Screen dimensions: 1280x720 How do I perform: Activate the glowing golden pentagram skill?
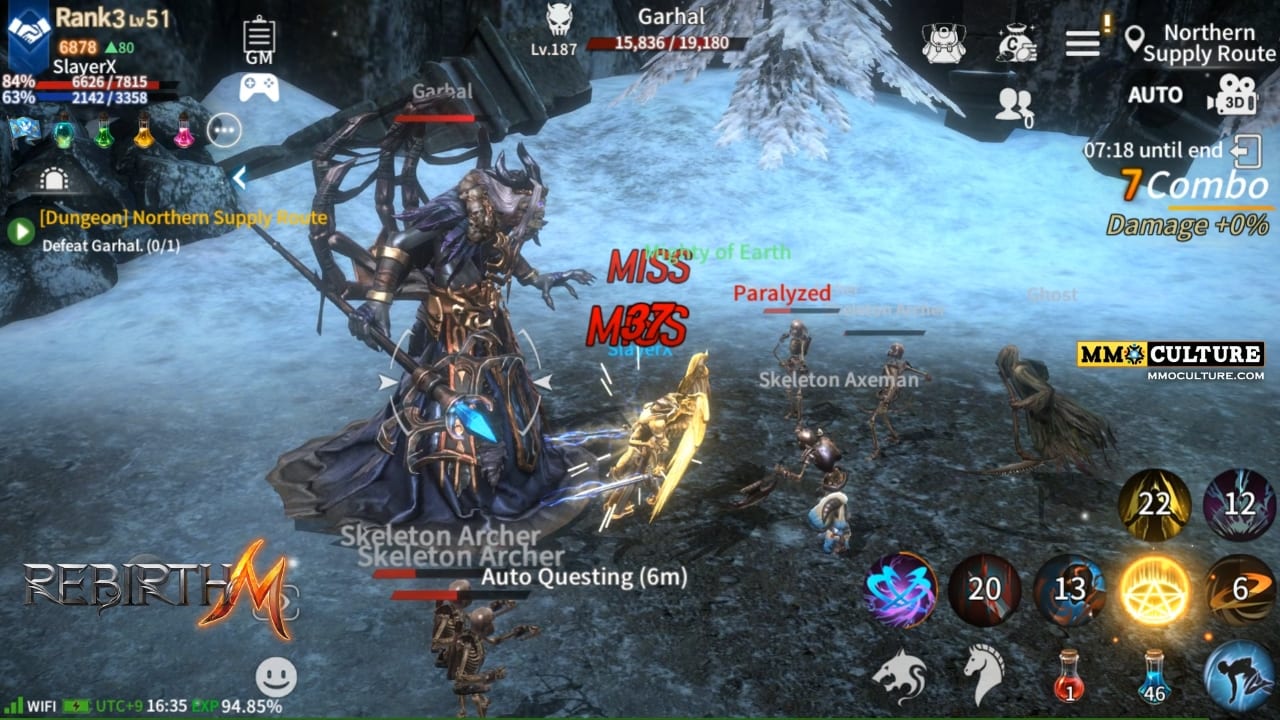(1155, 590)
